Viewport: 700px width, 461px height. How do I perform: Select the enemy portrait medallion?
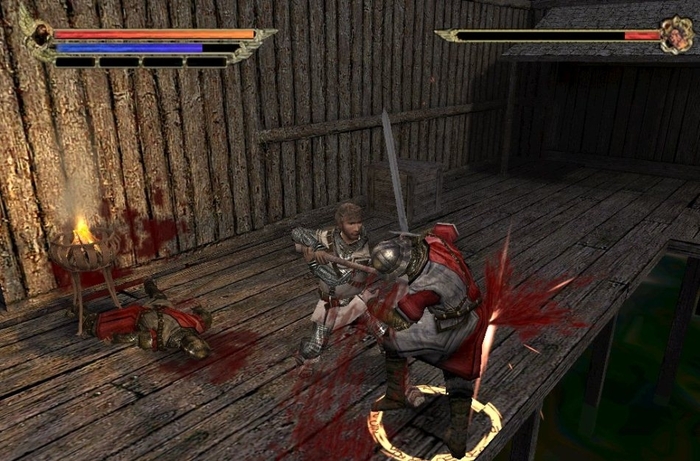point(677,35)
